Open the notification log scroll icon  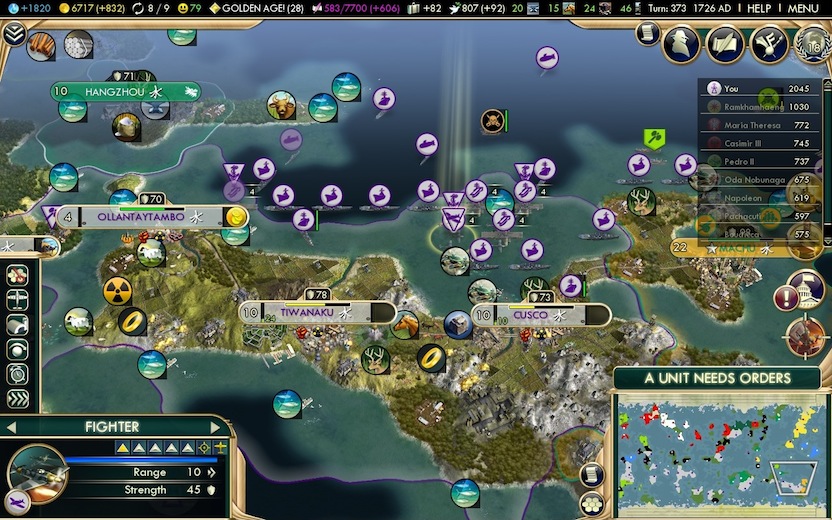tap(647, 34)
